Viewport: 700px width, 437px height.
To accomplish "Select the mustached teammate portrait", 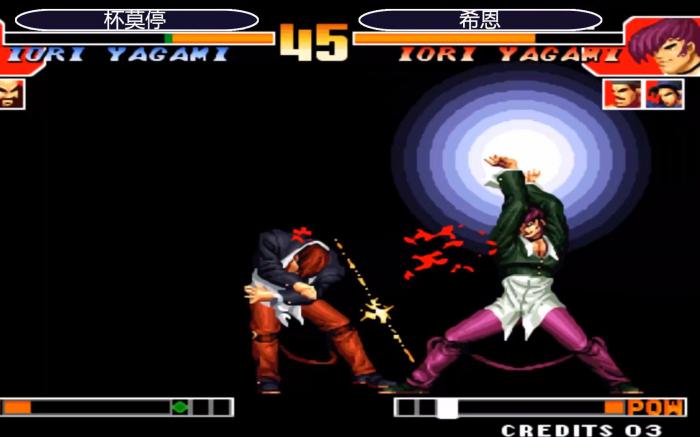I will 622,94.
